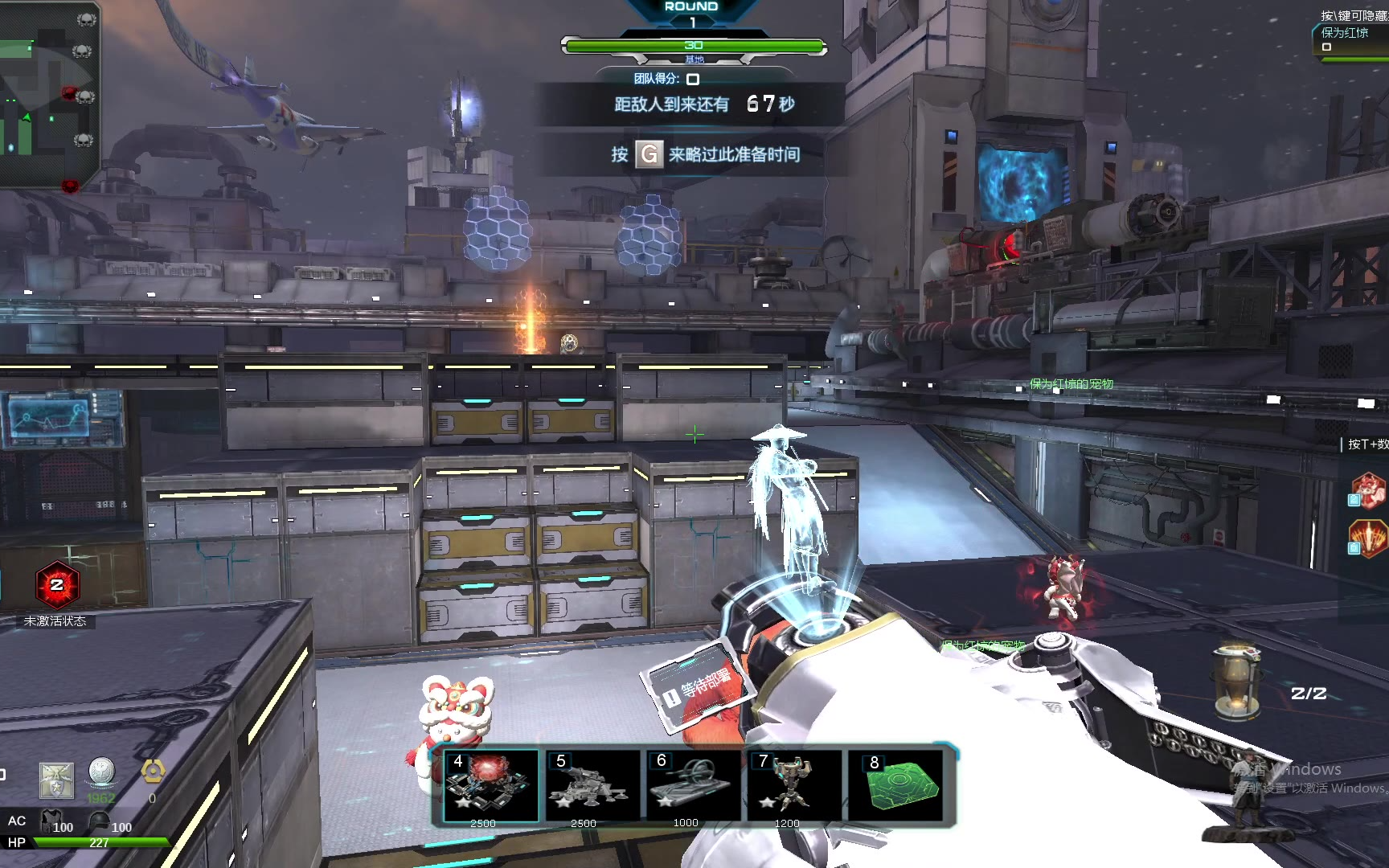The image size is (1389, 868).
Task: Activate the golden sword burst skill icon
Action: tap(1367, 538)
